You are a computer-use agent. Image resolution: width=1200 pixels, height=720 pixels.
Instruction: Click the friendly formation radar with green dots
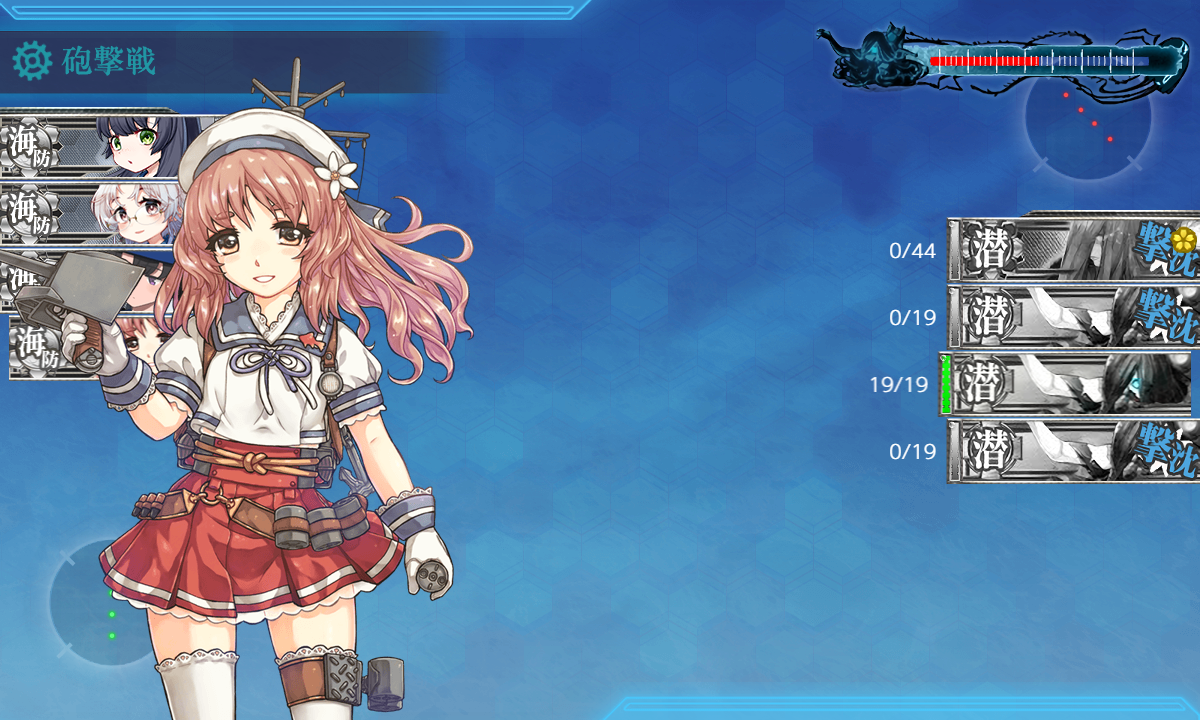(105, 605)
